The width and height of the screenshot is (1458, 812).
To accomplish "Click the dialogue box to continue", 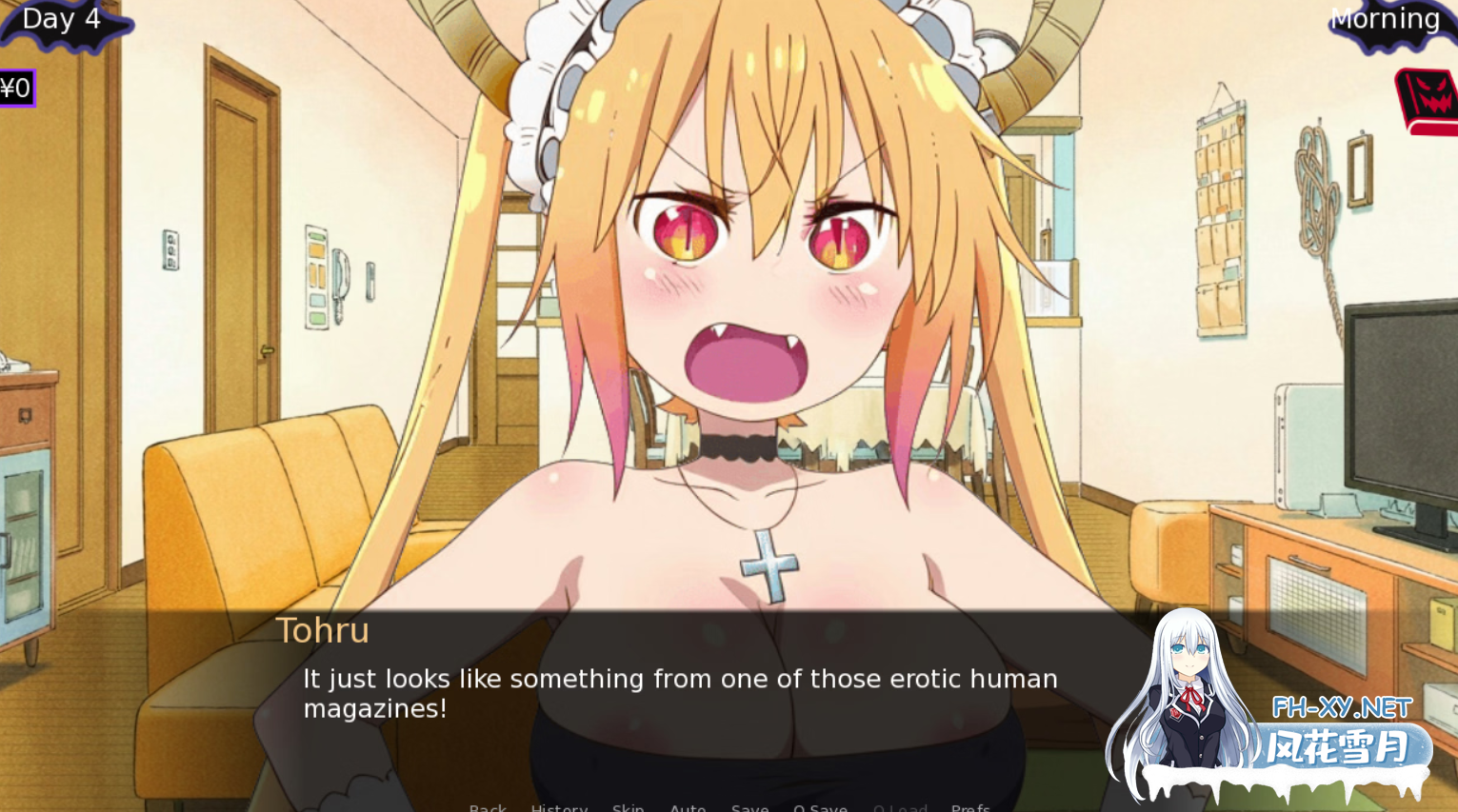I will (x=667, y=695).
